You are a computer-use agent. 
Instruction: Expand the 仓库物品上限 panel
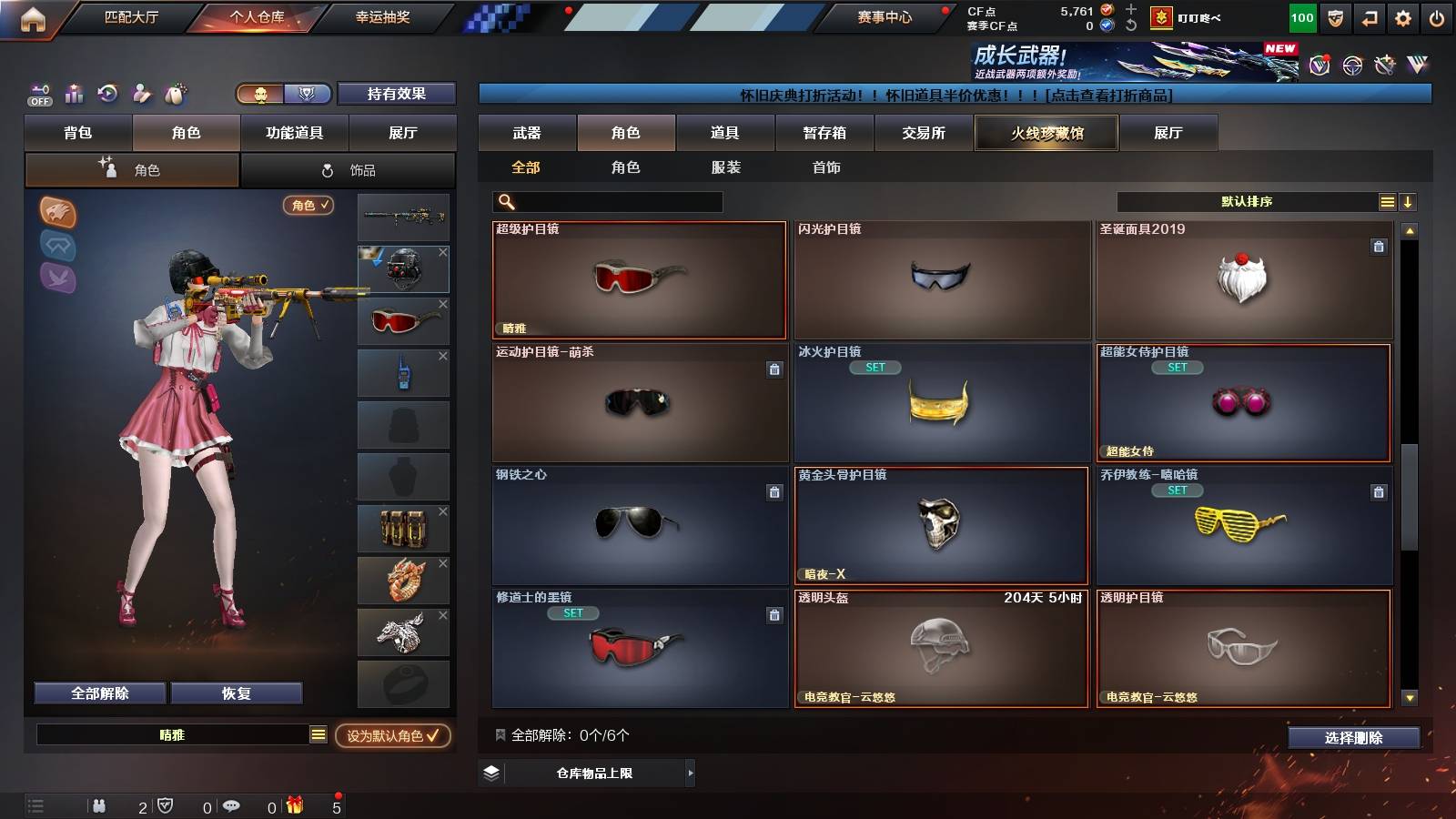(x=689, y=775)
